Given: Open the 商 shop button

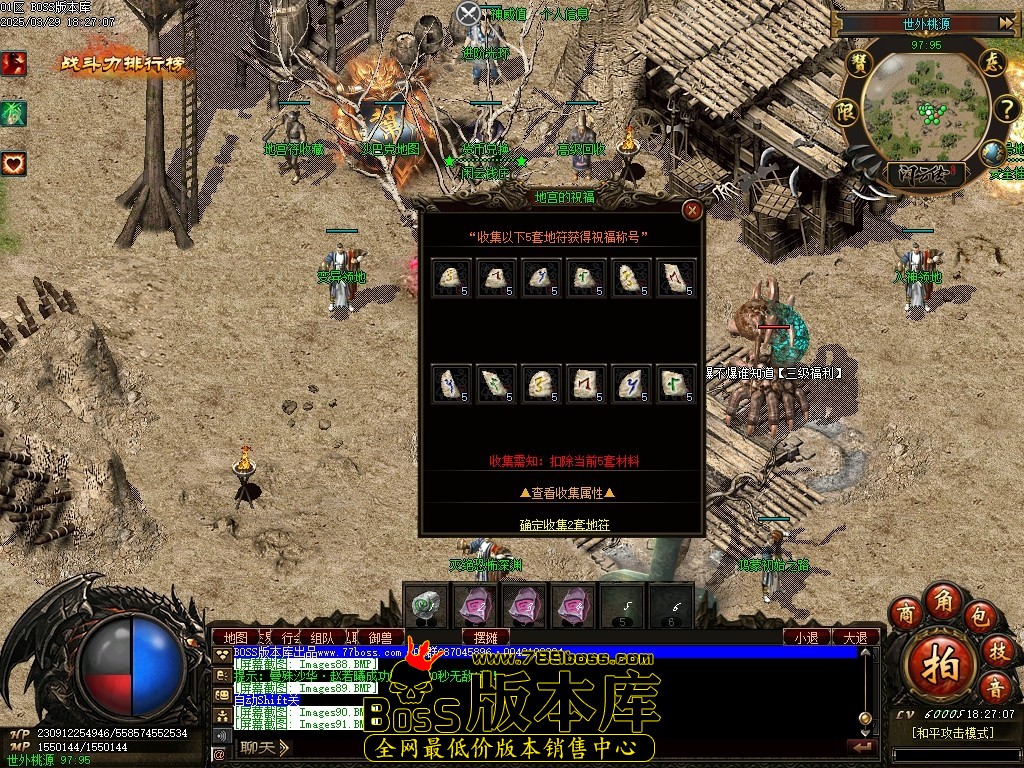Looking at the screenshot, I should [x=906, y=611].
